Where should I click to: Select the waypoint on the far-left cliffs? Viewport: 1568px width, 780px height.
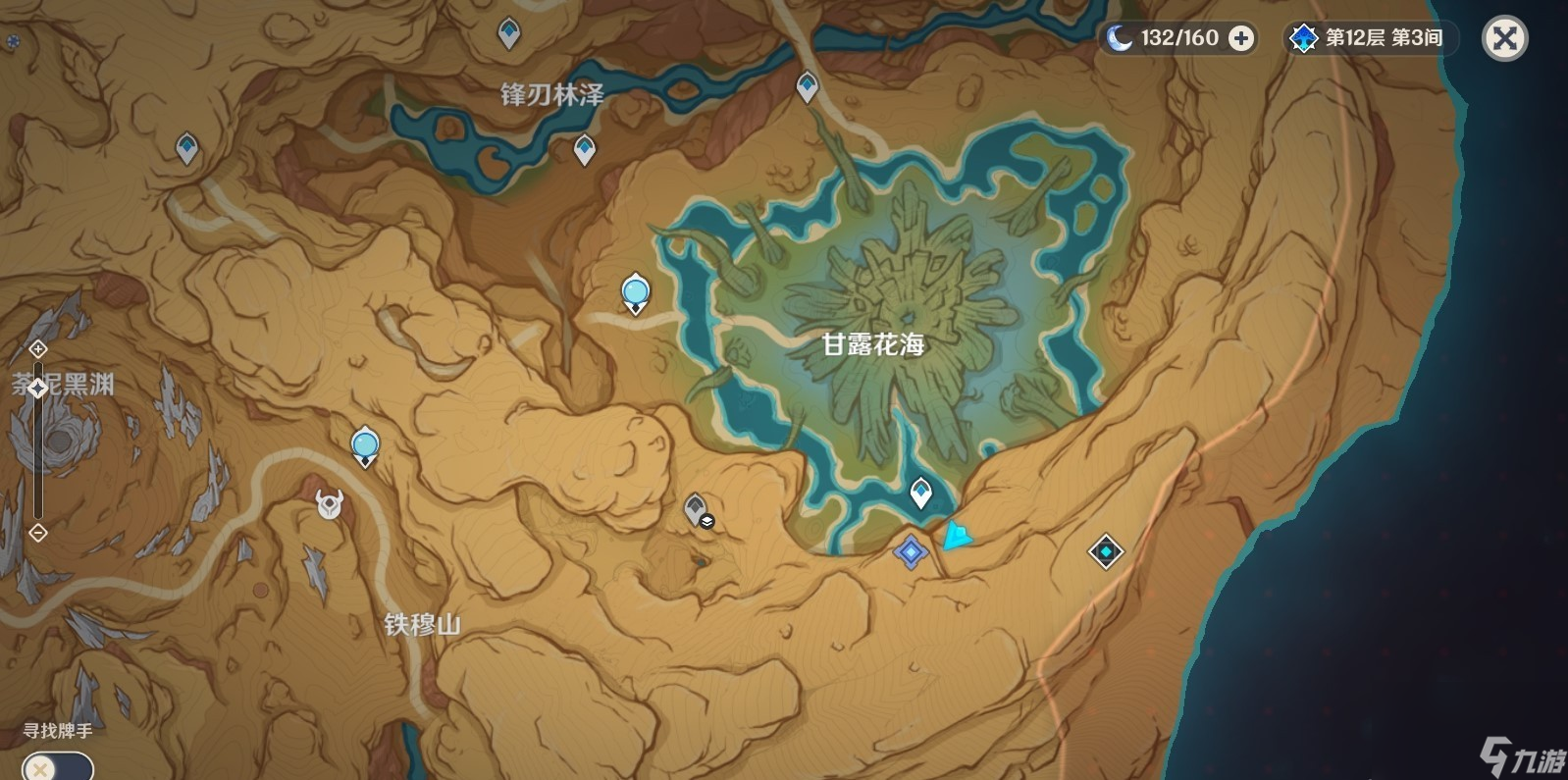[186, 145]
